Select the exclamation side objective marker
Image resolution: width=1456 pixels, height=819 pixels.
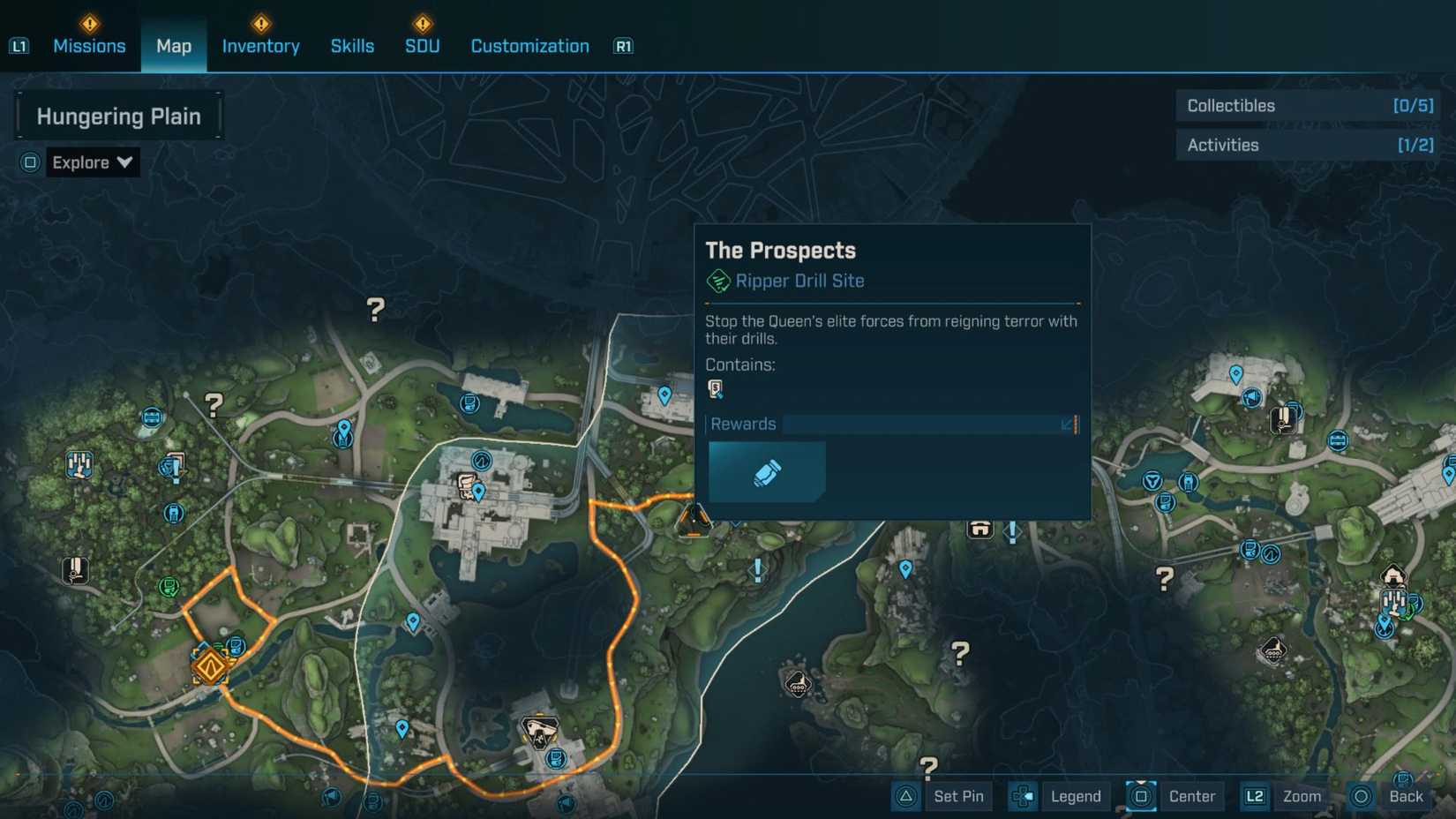[757, 570]
